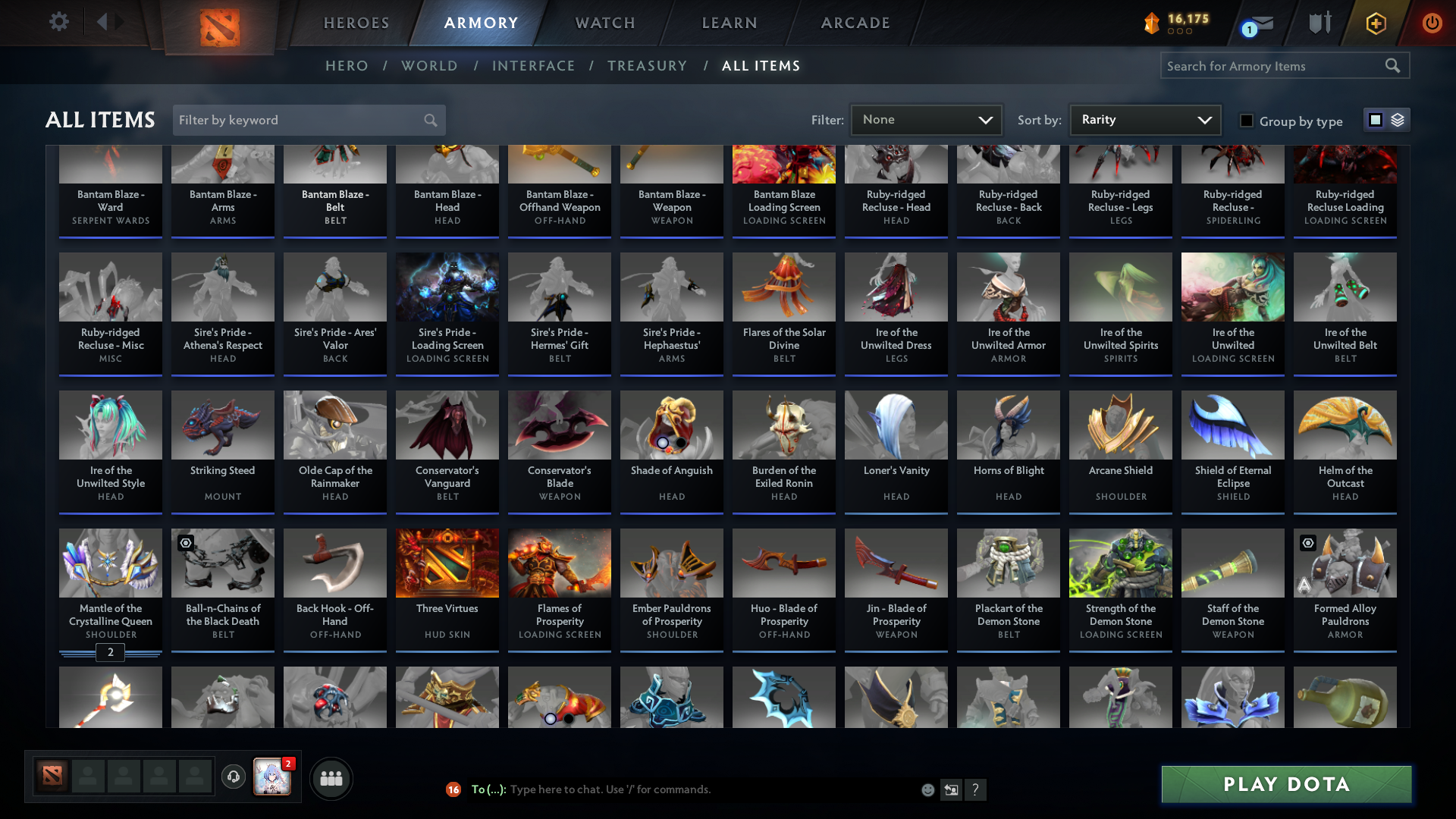The image size is (1456, 819).
Task: Open the settings gear icon
Action: (x=59, y=23)
